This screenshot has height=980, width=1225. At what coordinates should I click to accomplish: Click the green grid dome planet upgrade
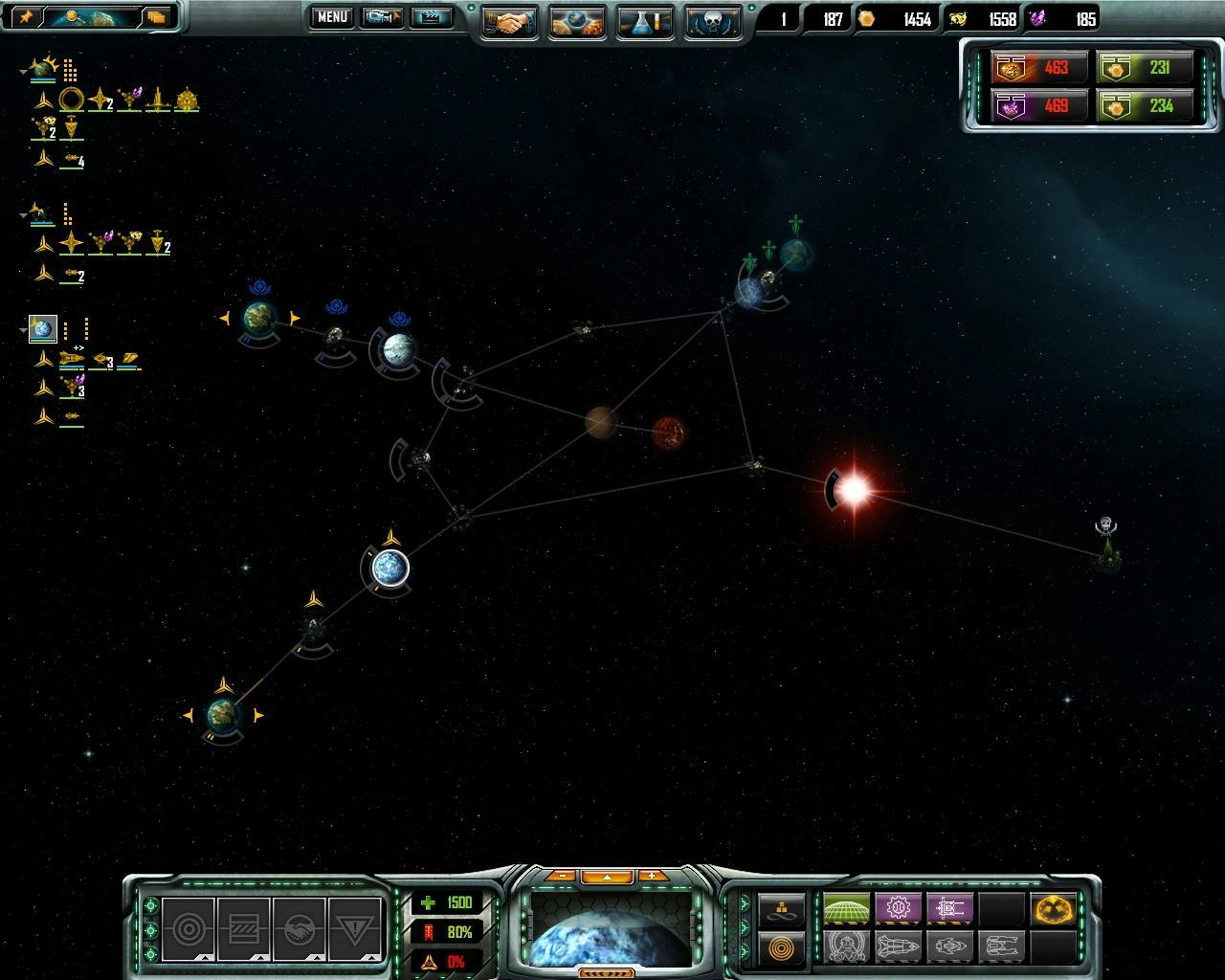pyautogui.click(x=846, y=907)
